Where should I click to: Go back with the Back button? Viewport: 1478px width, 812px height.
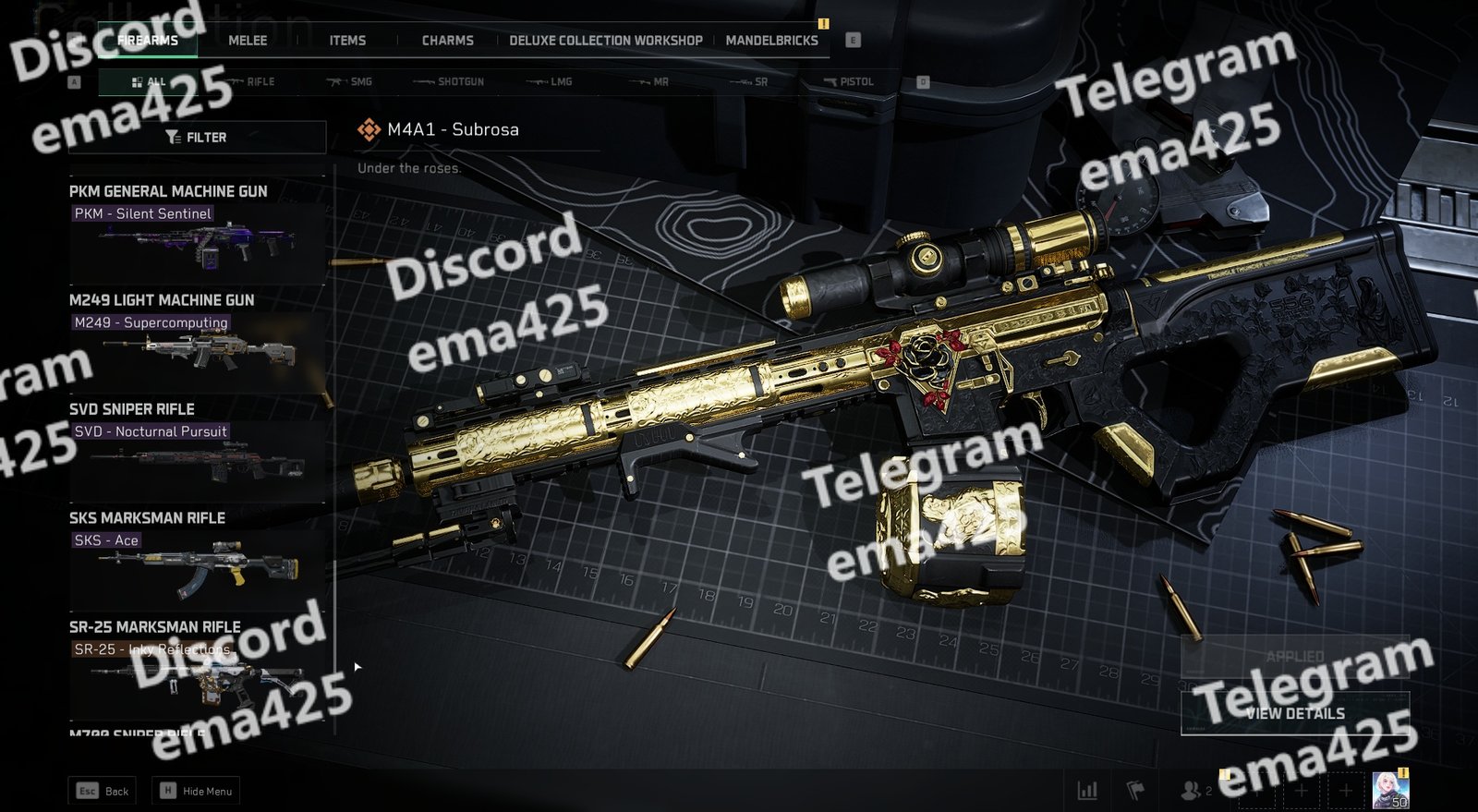(103, 791)
